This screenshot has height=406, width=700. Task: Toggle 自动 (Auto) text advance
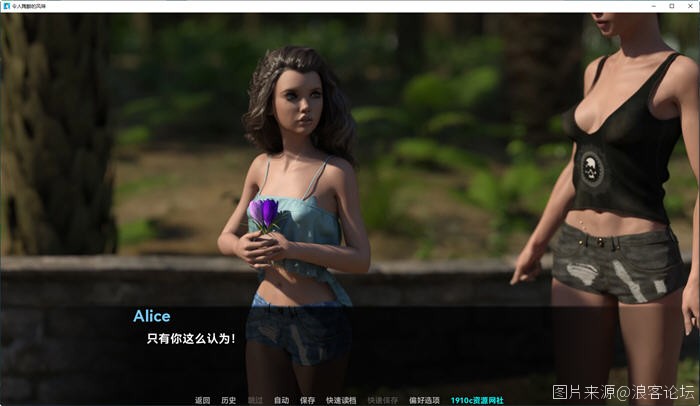point(281,400)
